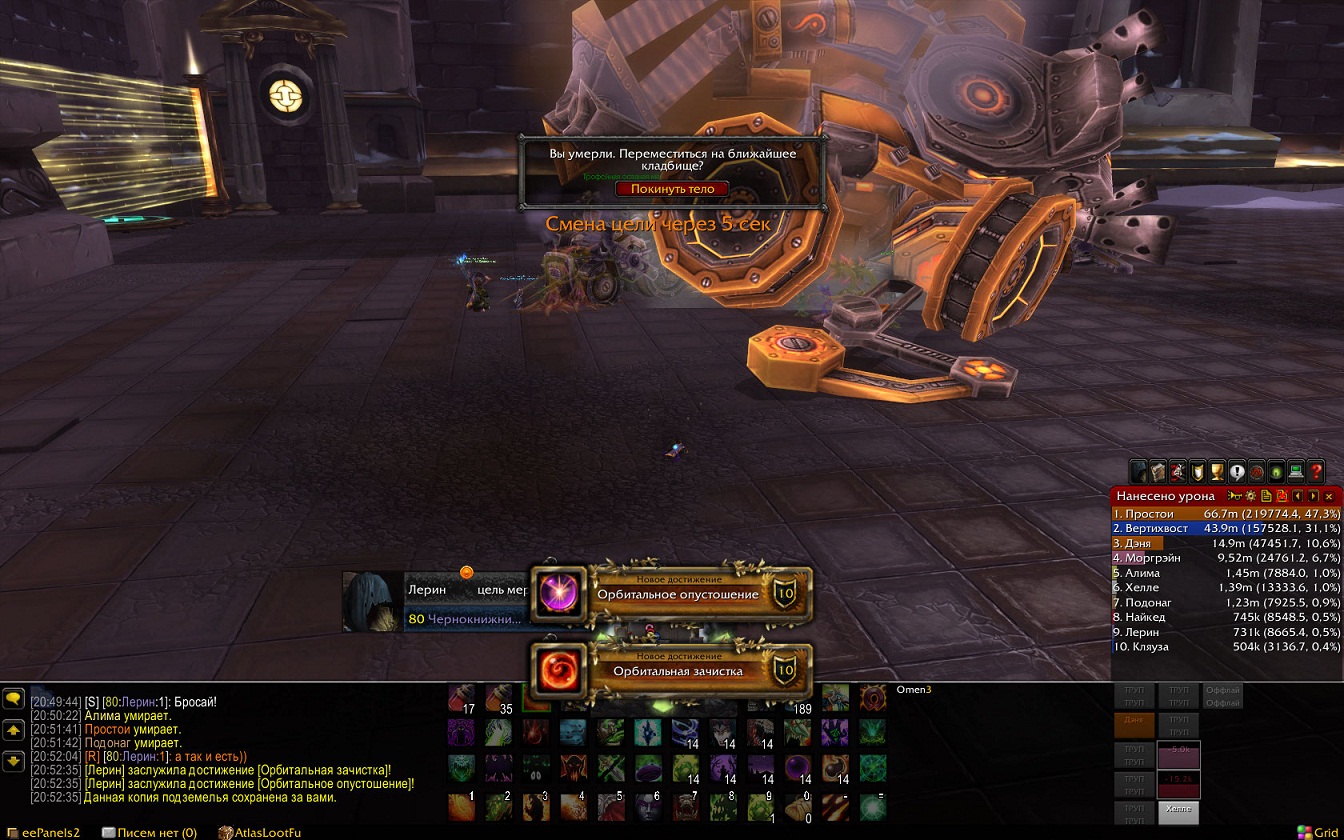Open the main menu computer icon

click(1296, 471)
